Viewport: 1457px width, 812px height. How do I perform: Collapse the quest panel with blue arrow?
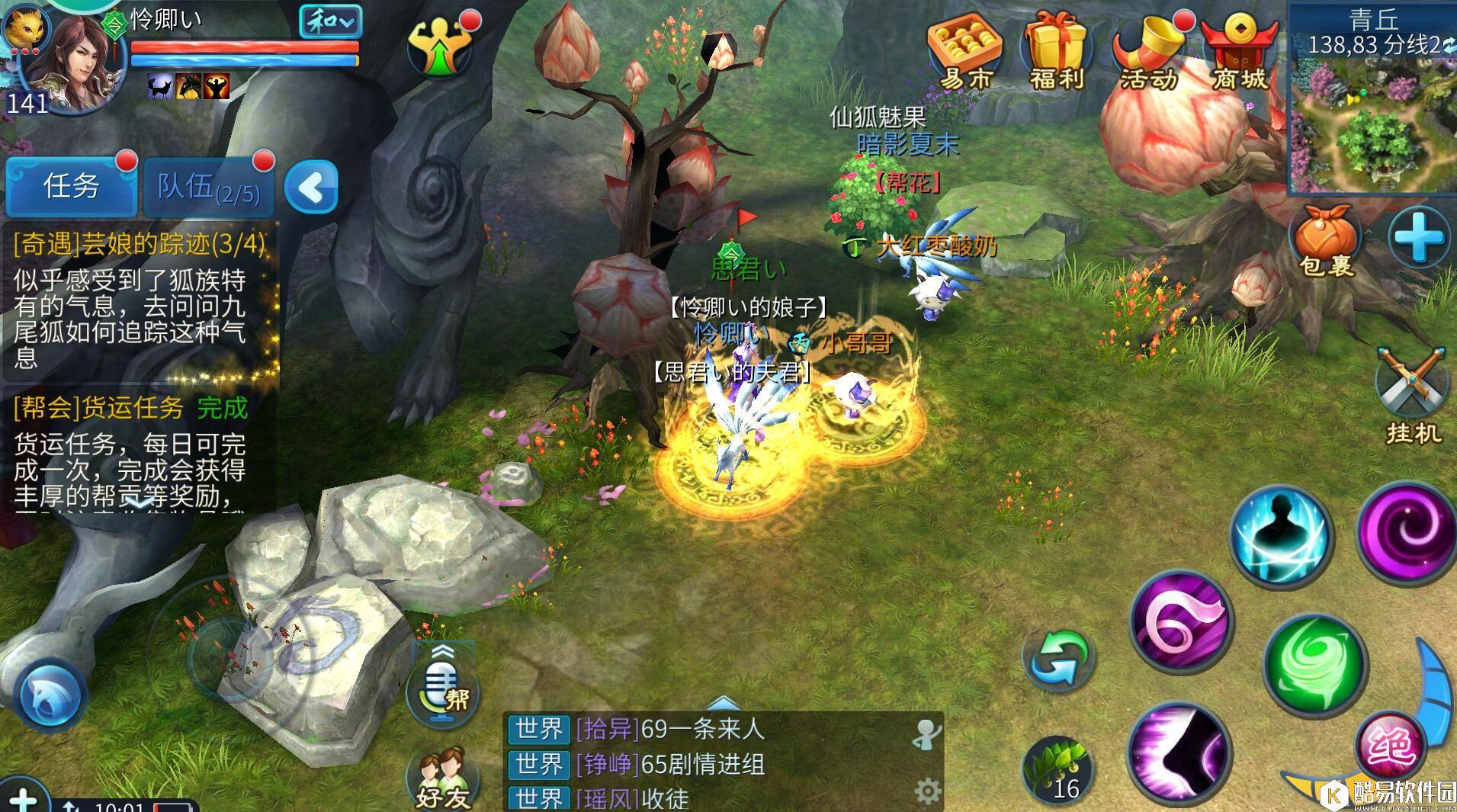point(311,185)
